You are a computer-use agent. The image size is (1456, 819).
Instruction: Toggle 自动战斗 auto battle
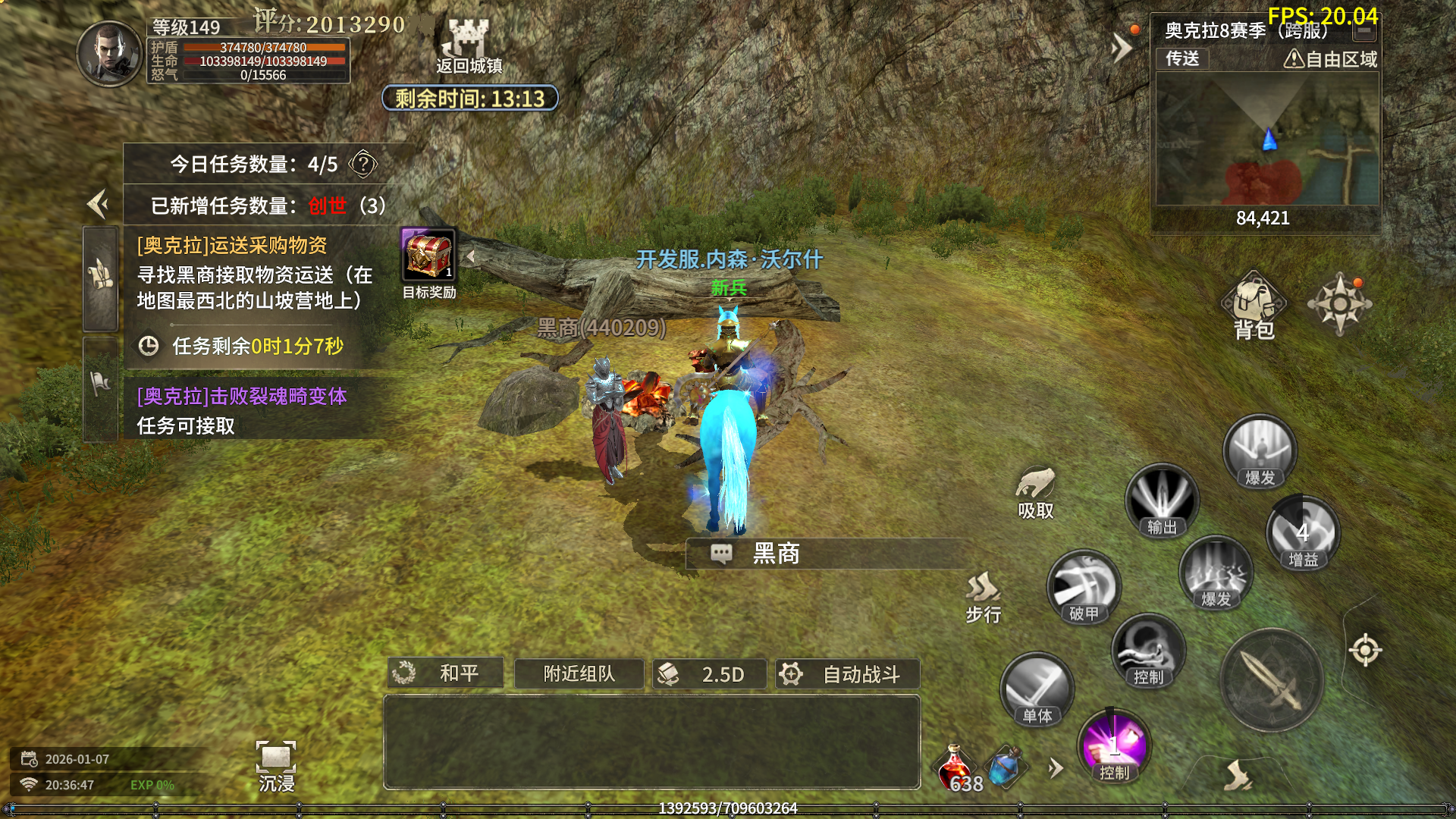tap(847, 673)
